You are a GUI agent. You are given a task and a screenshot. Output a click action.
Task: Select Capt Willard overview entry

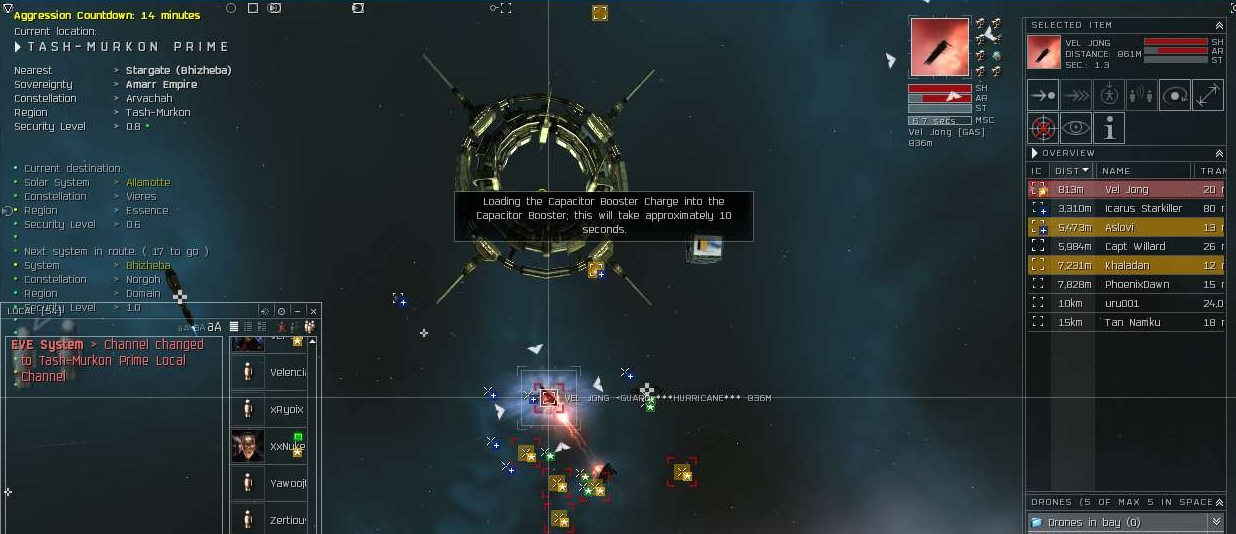1134,246
